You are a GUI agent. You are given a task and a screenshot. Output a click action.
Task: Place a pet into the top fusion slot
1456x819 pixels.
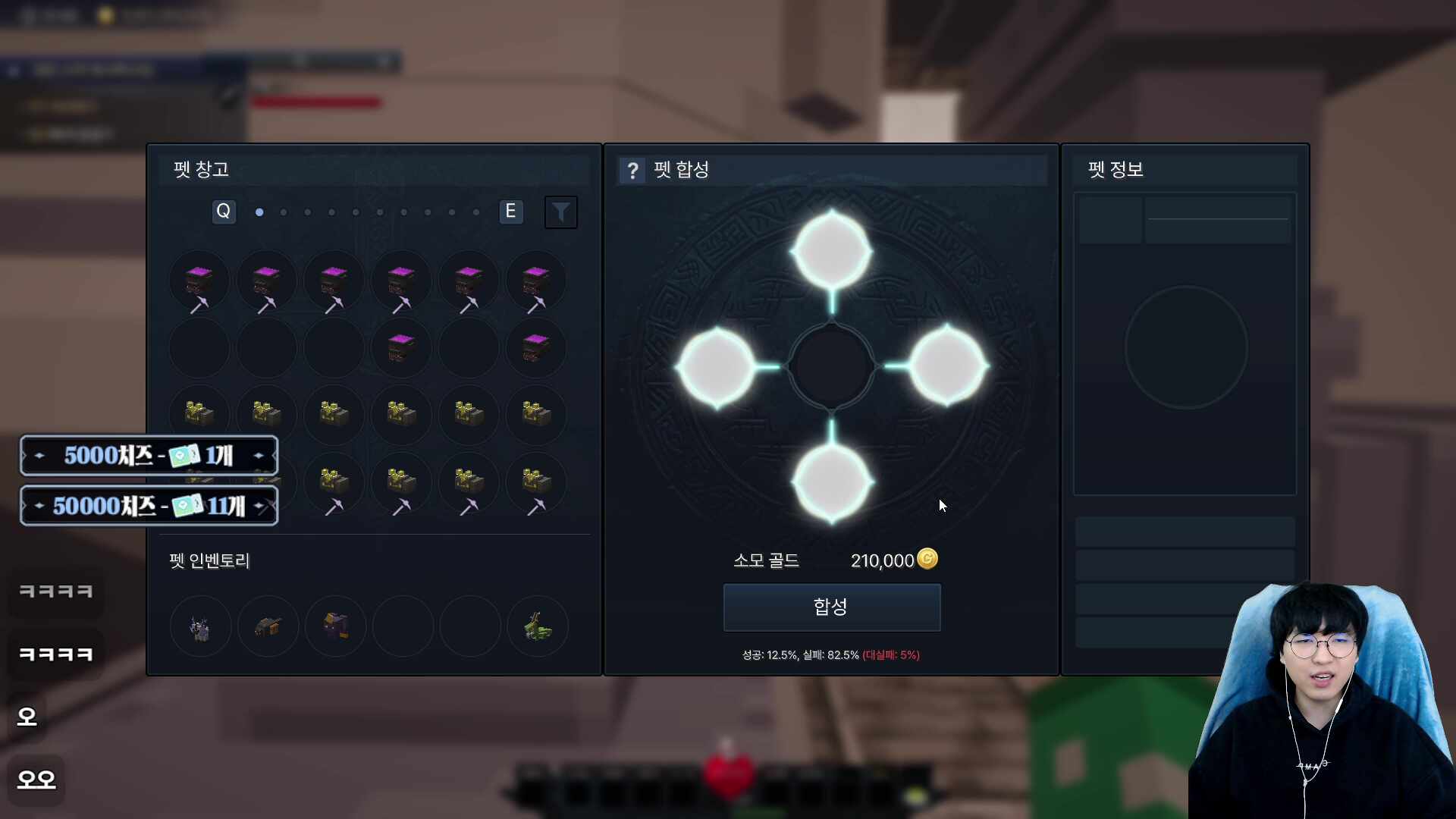pos(831,248)
